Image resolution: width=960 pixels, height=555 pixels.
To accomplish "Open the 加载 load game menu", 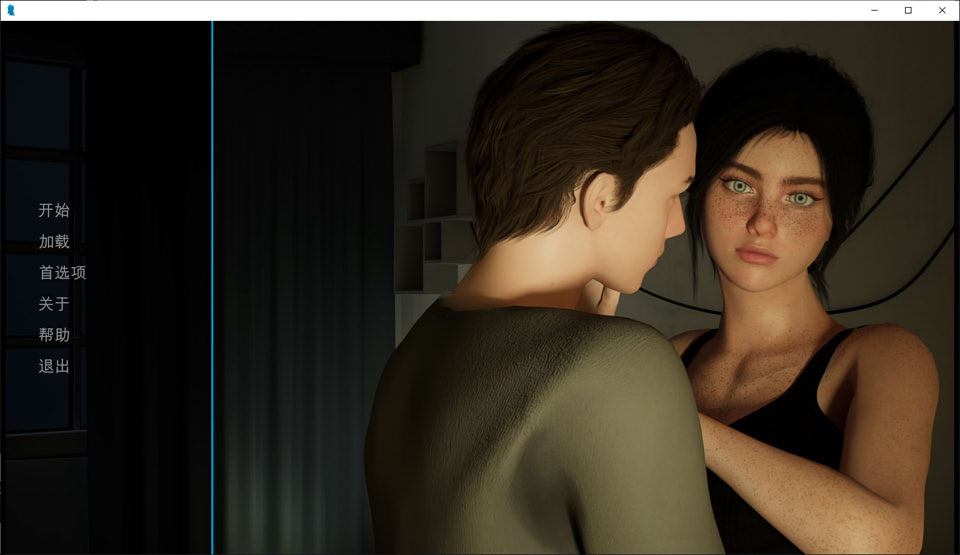I will (x=54, y=241).
